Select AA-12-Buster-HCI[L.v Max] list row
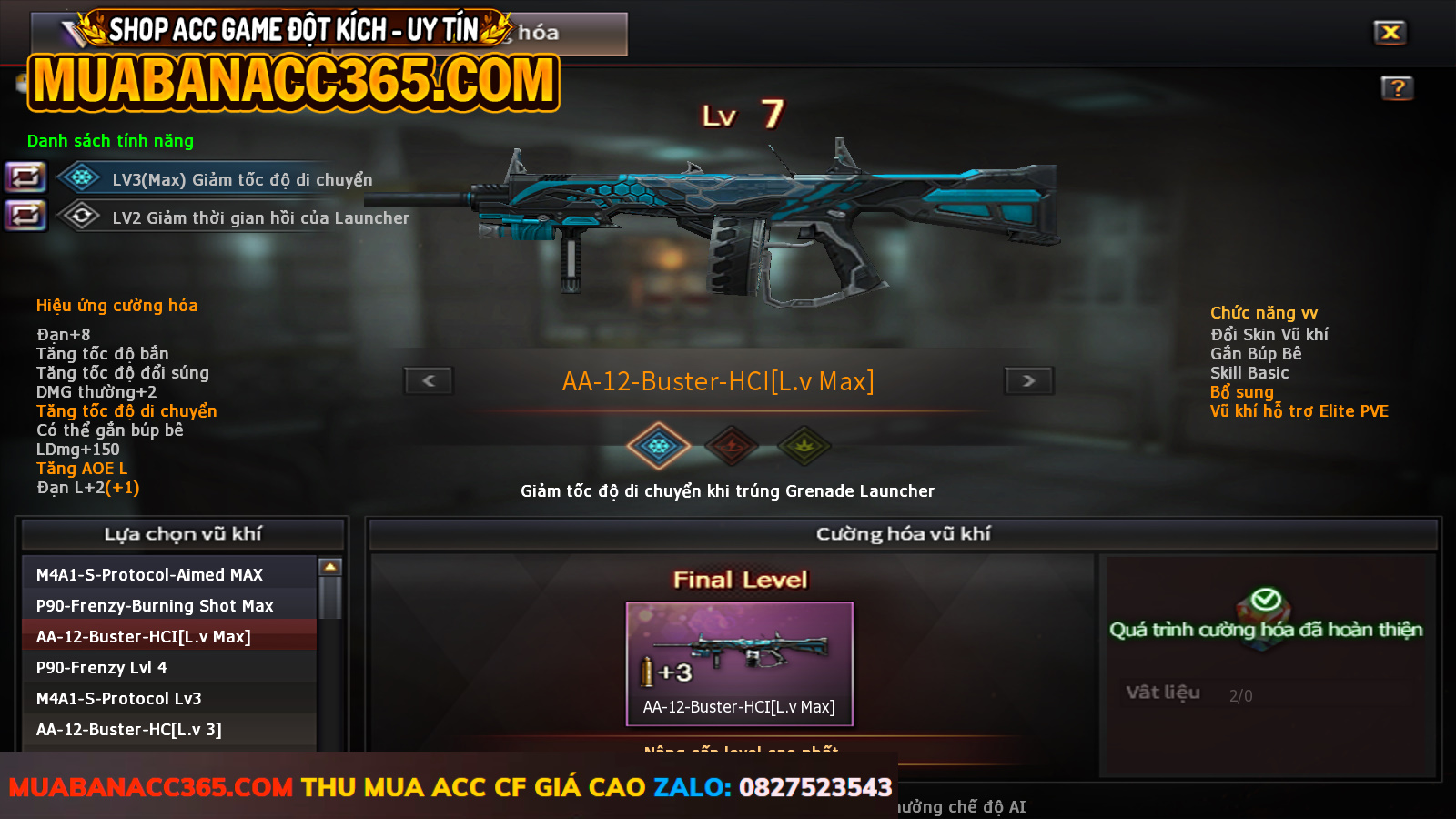Screen dimensions: 1456x819 click(169, 636)
